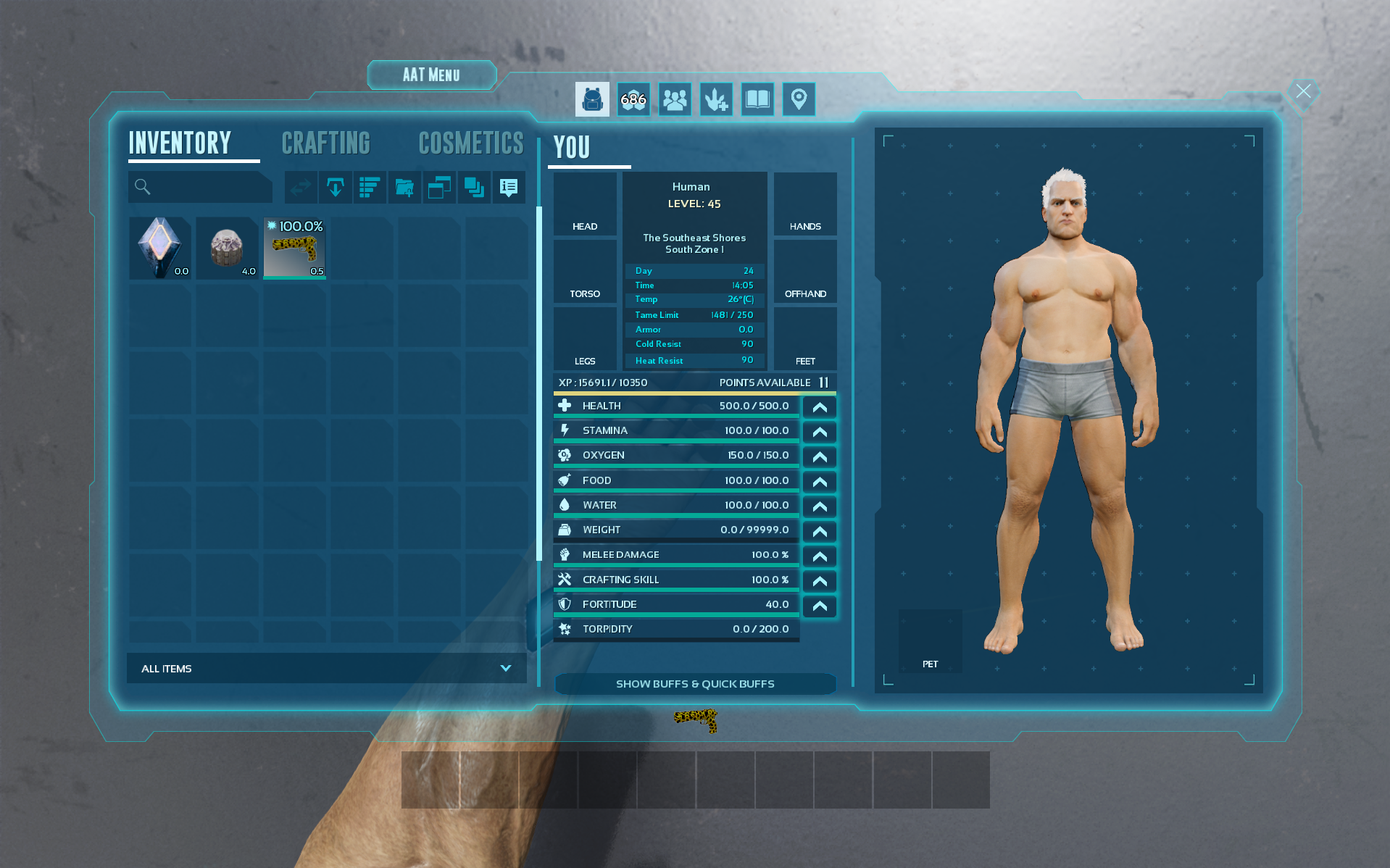Open the map marker tab
This screenshot has height=868, width=1390.
(x=799, y=99)
